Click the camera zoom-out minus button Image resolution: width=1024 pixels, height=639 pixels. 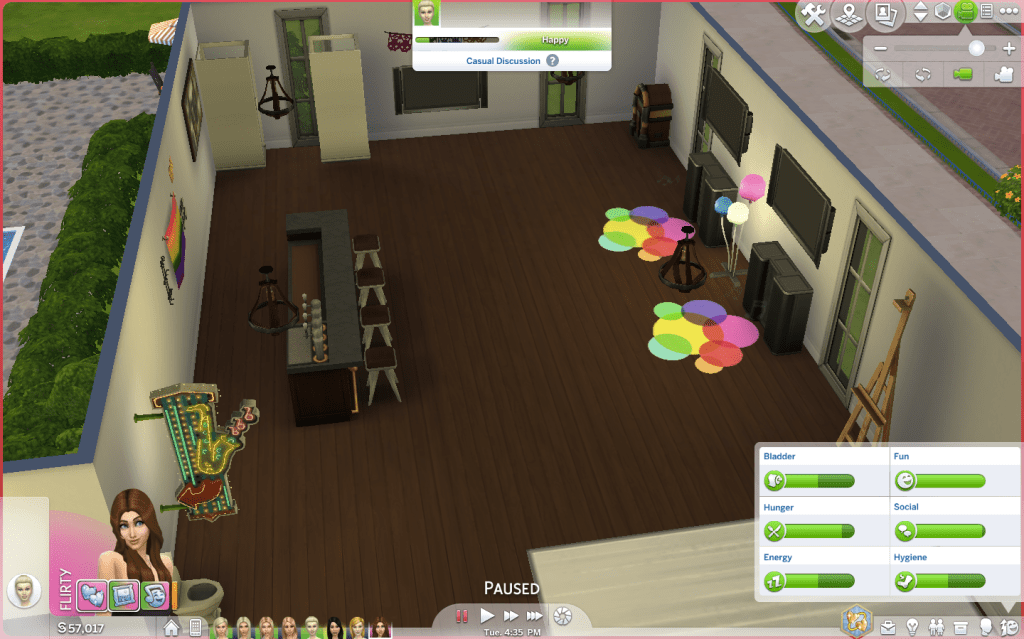click(x=880, y=49)
